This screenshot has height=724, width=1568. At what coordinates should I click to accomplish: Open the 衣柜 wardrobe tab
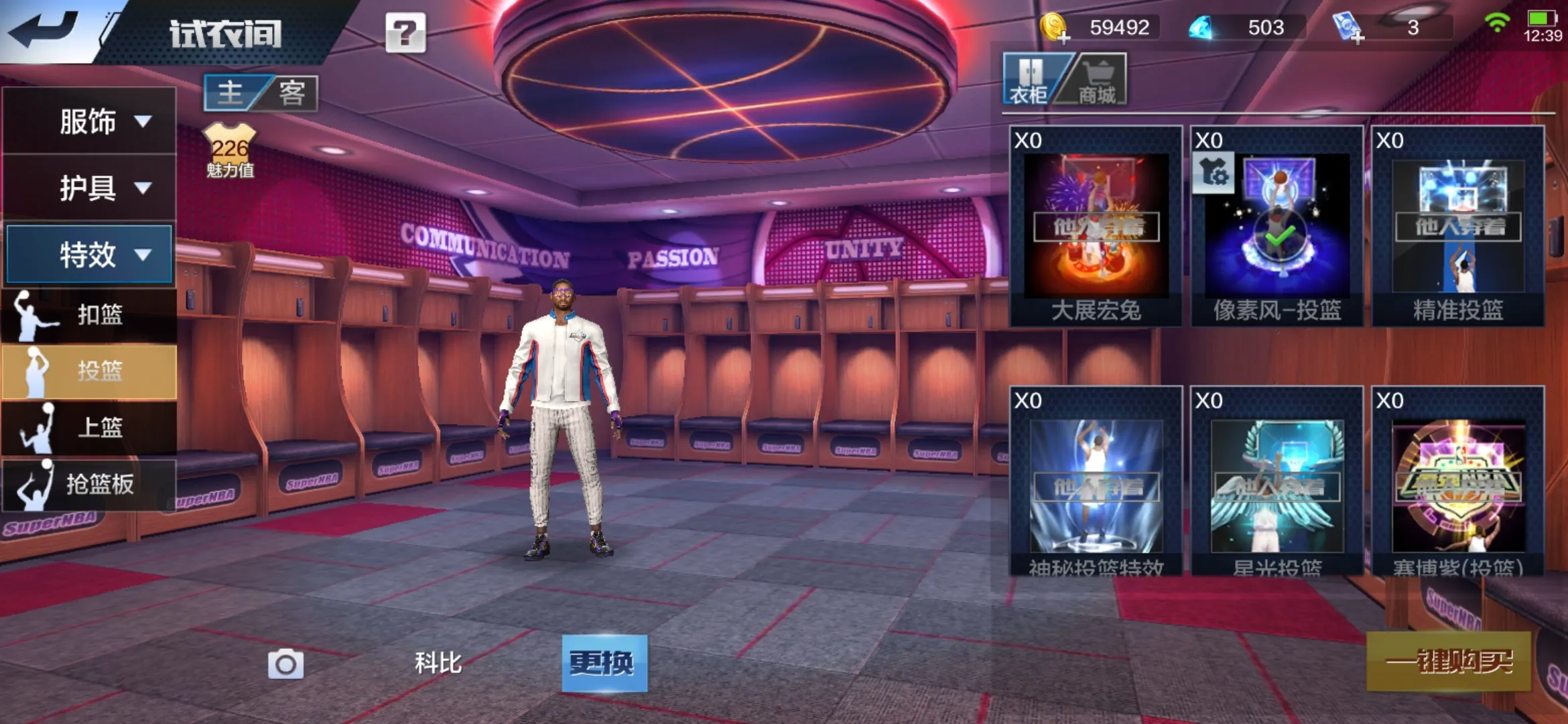[x=1029, y=82]
